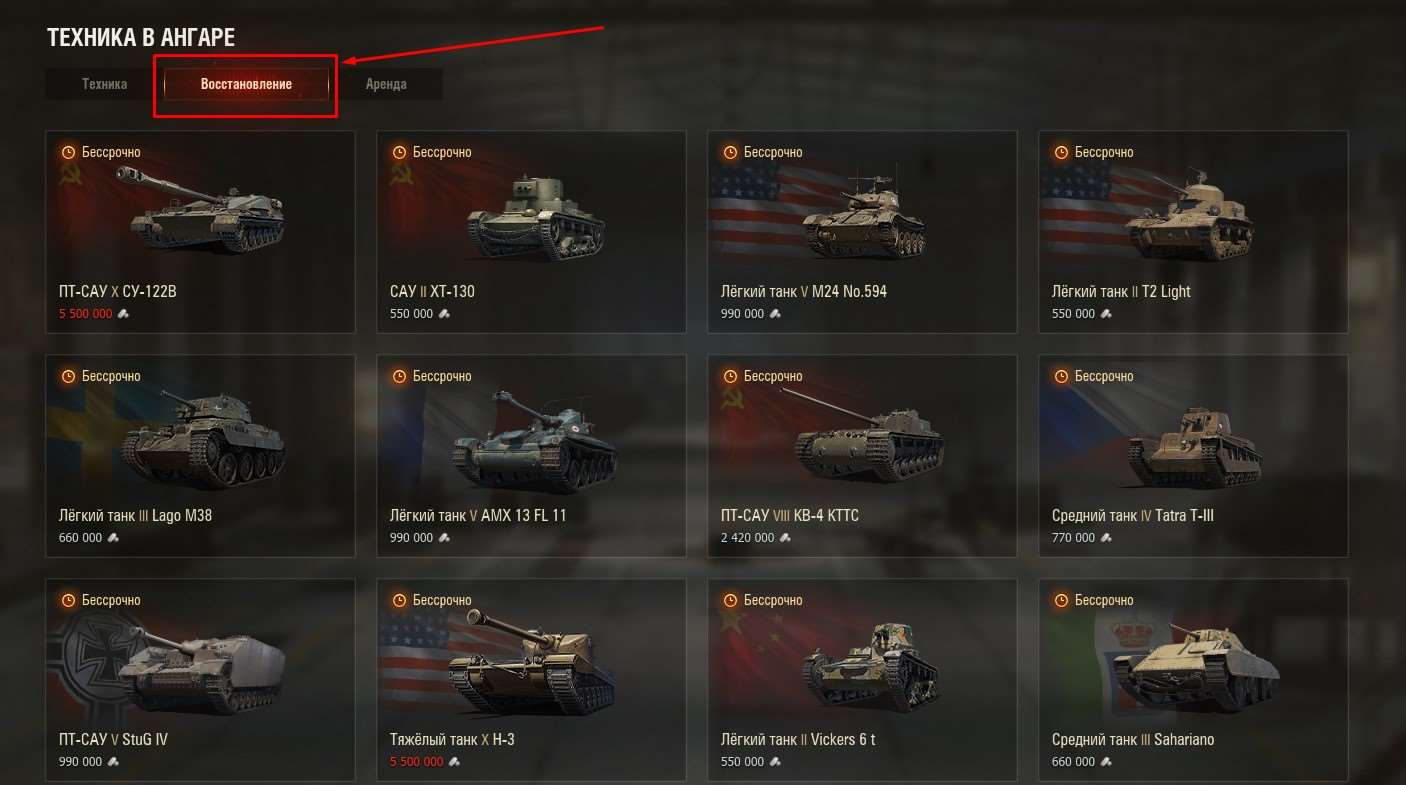Click the credits icon next to Sahariano price
Viewport: 1406px width, 785px height.
point(1108,761)
